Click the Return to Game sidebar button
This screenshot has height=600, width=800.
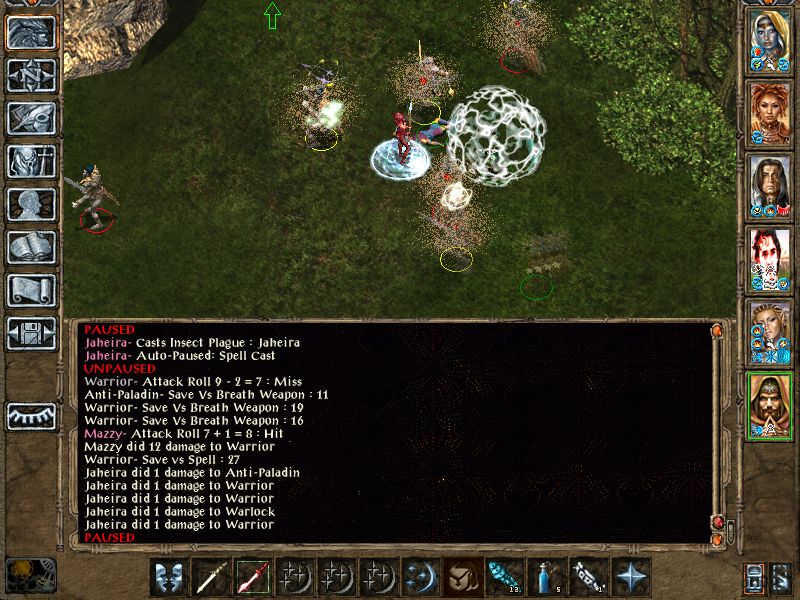point(31,32)
